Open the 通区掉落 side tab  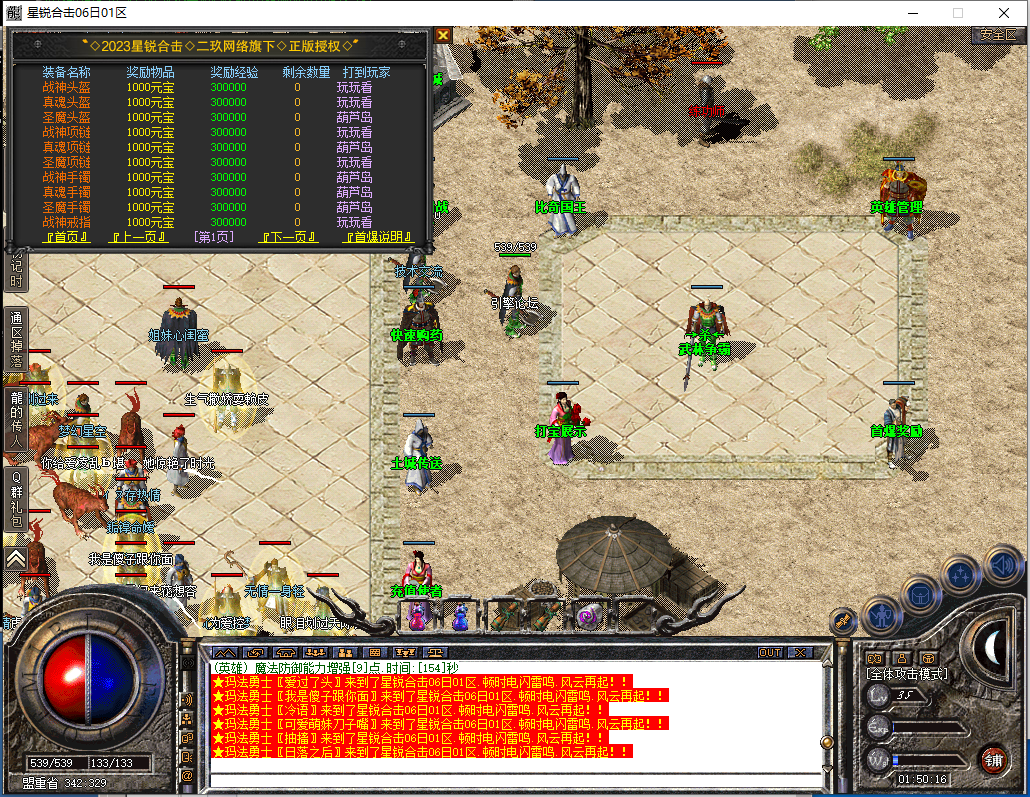[16, 338]
